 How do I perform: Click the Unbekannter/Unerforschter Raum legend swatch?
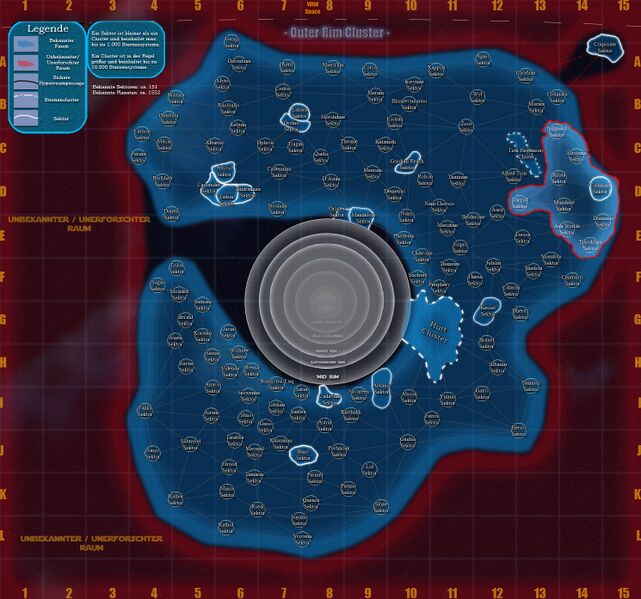pyautogui.click(x=26, y=62)
